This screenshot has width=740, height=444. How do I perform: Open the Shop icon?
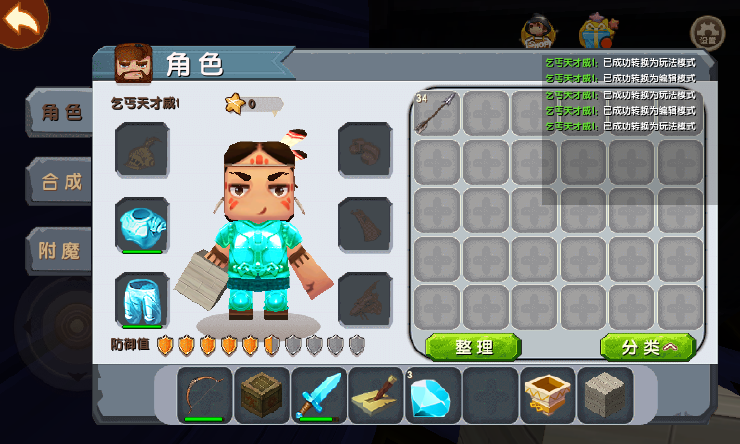point(539,33)
